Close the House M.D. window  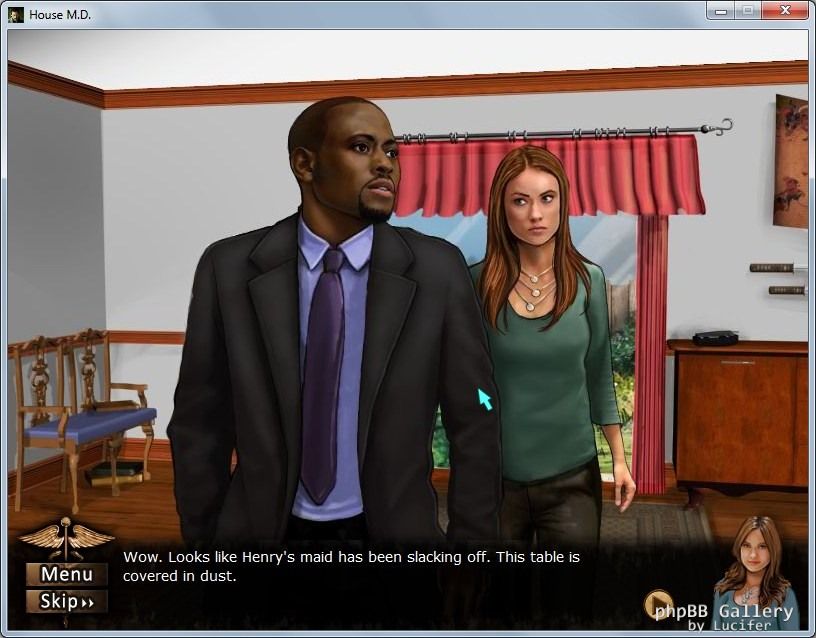pyautogui.click(x=783, y=11)
